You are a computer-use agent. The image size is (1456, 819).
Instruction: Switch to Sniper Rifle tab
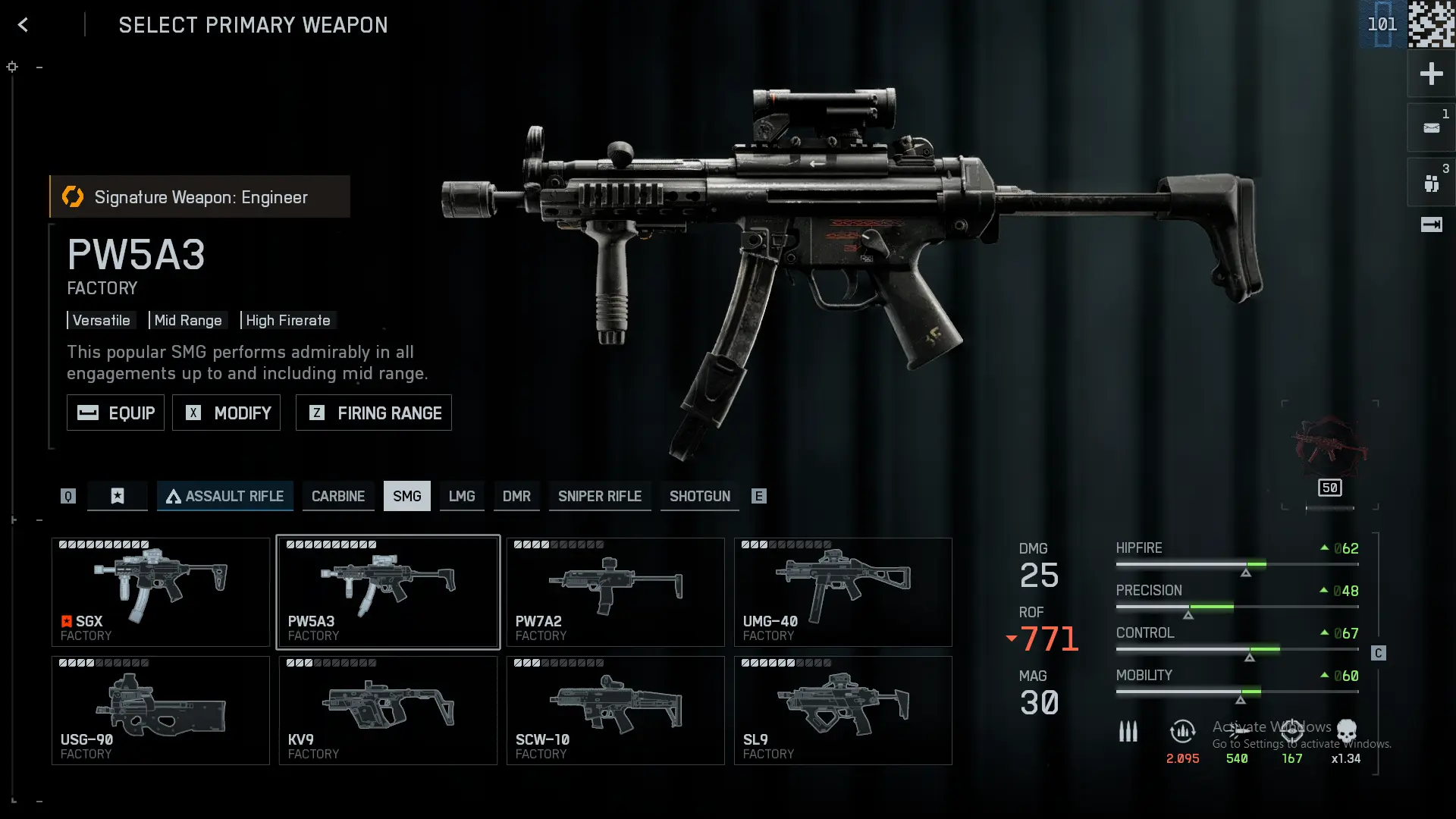[x=599, y=496]
